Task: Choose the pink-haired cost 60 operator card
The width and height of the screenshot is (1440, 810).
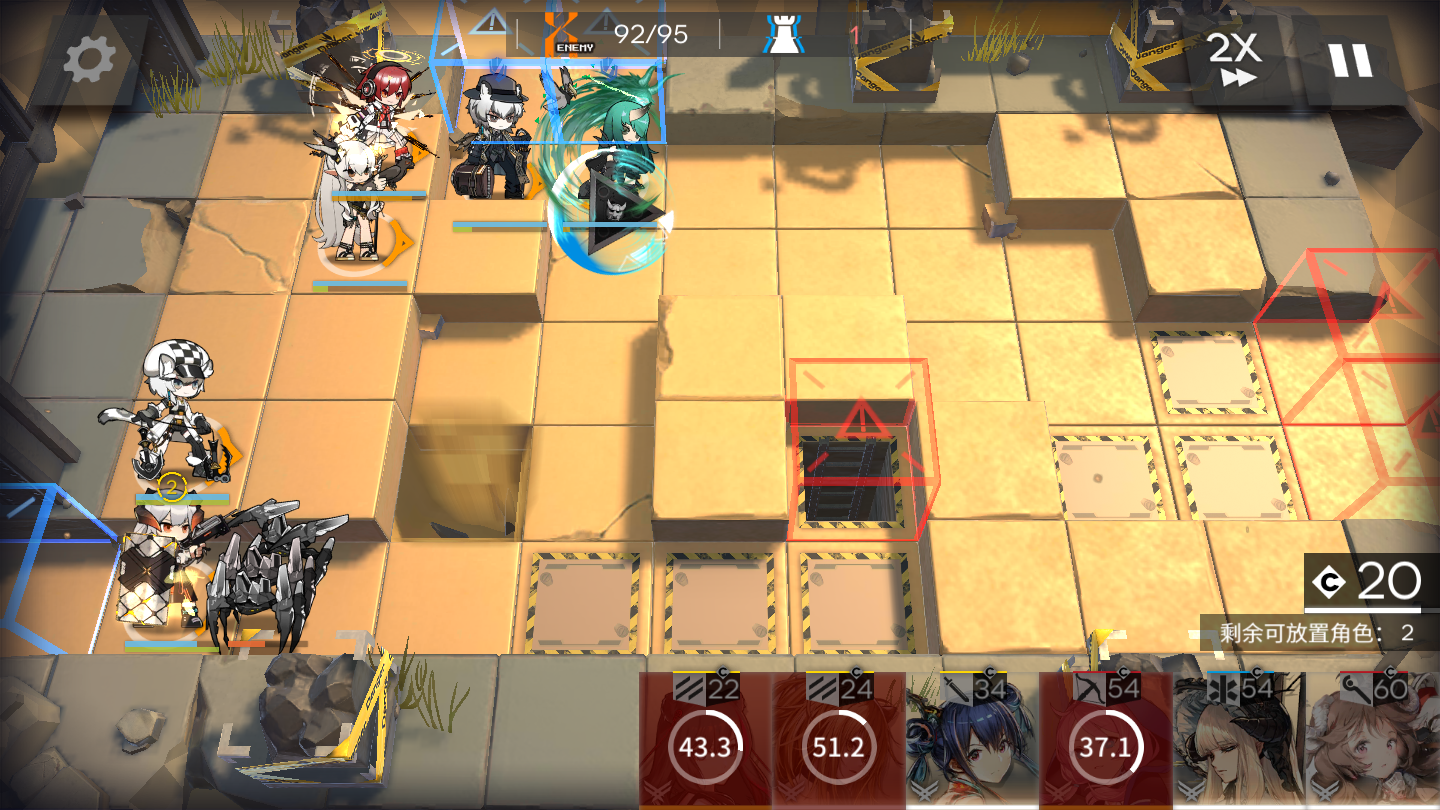Action: coord(1372,740)
